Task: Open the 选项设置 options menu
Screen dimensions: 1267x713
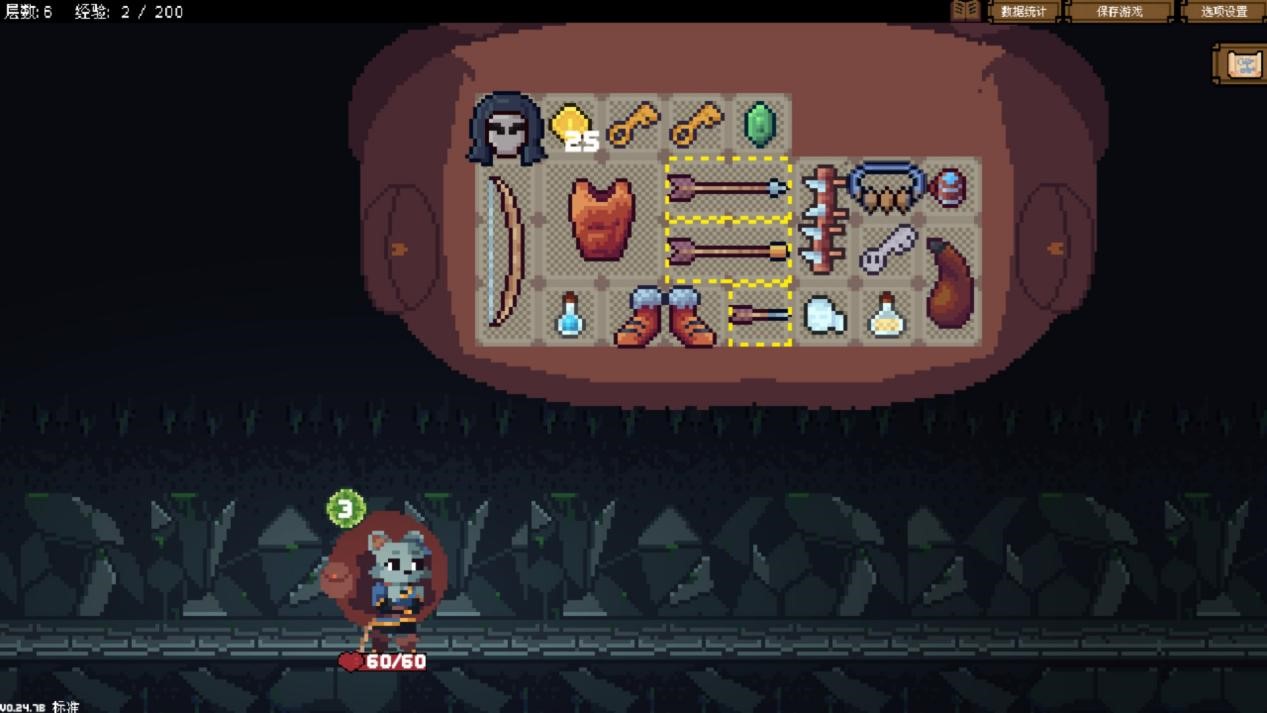Action: click(1223, 12)
